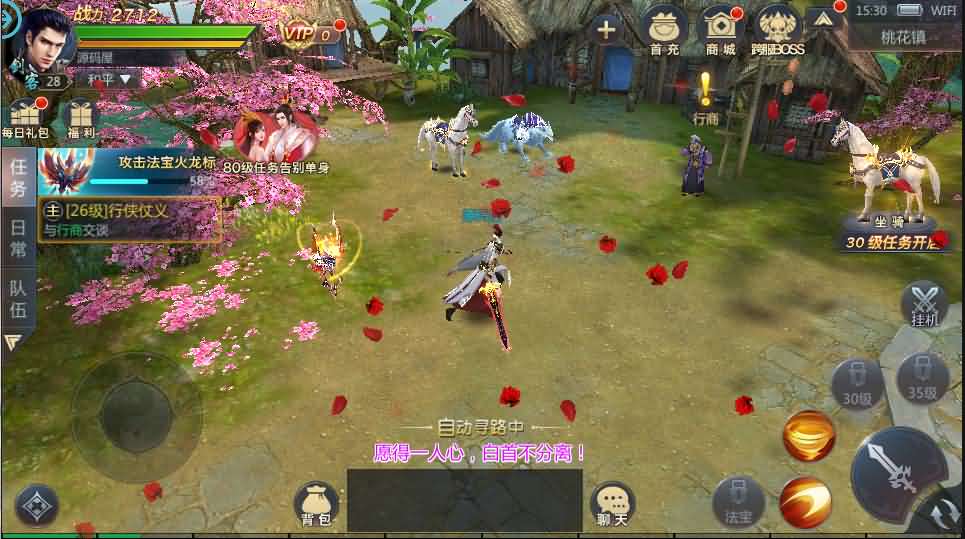Open the 背包 bag inventory
Screen dimensions: 965x539
[316, 504]
